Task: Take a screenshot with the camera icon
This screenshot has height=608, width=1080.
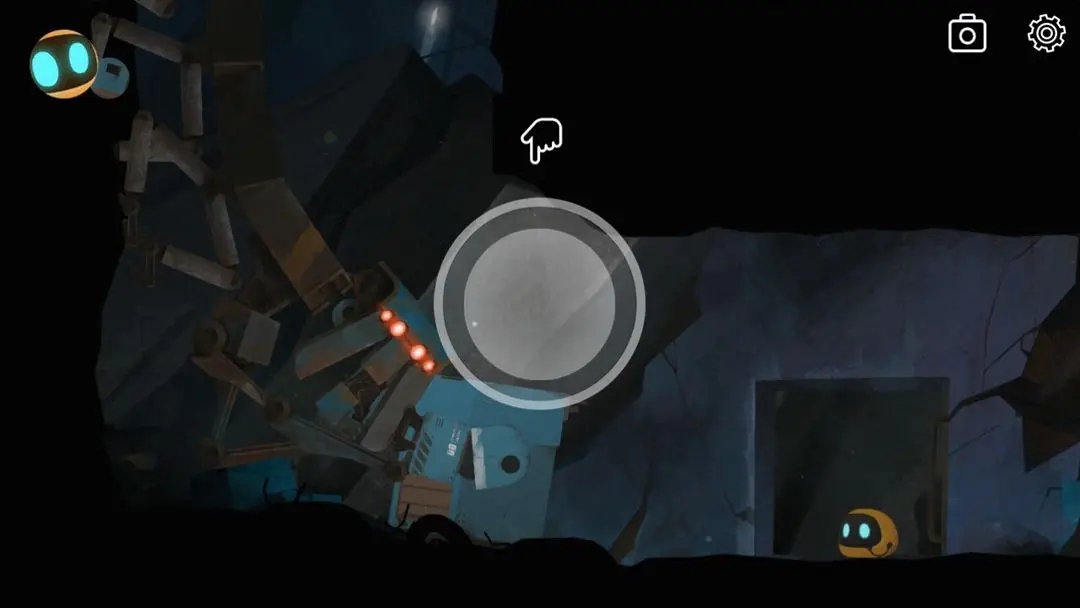Action: 967,35
